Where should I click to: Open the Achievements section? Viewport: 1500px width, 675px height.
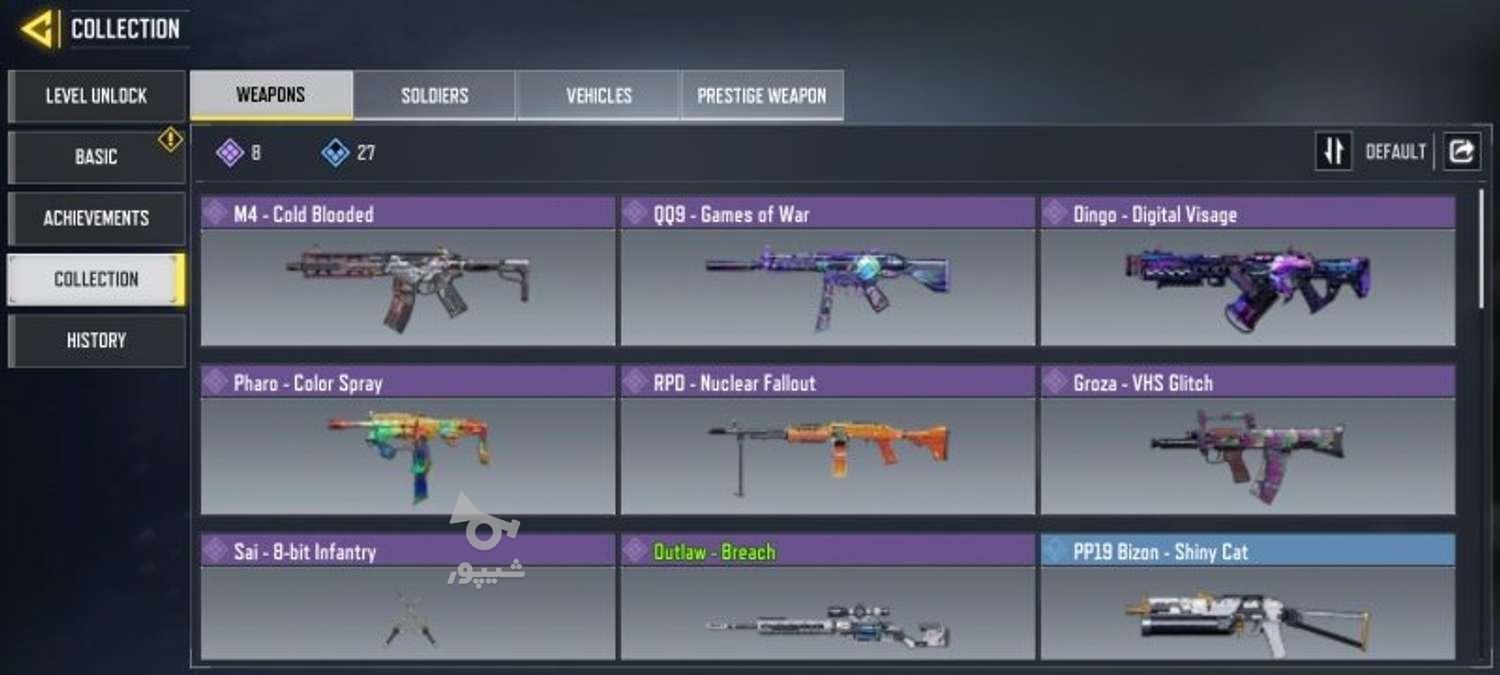[x=96, y=218]
